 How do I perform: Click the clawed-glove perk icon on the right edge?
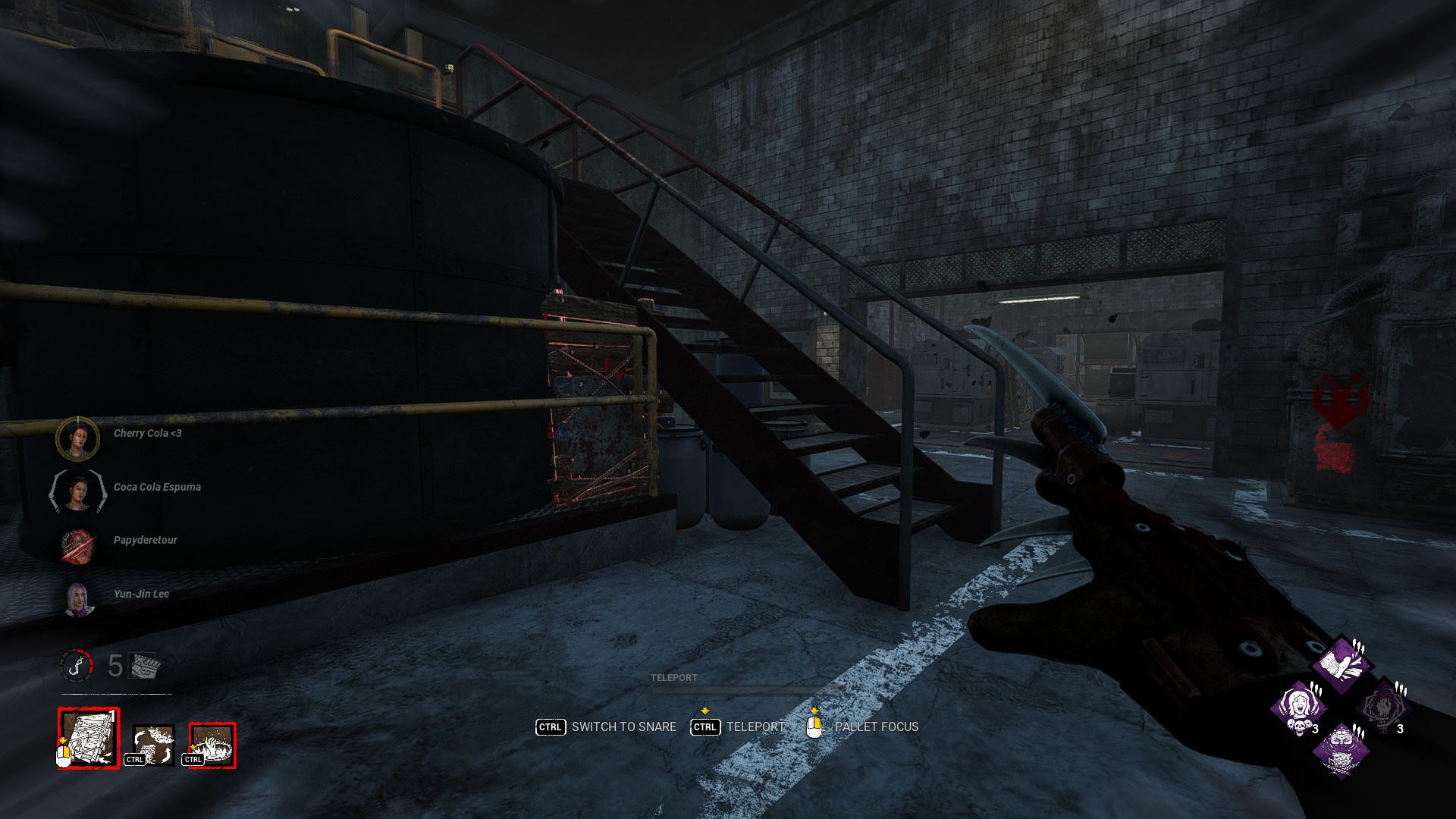point(1386,708)
